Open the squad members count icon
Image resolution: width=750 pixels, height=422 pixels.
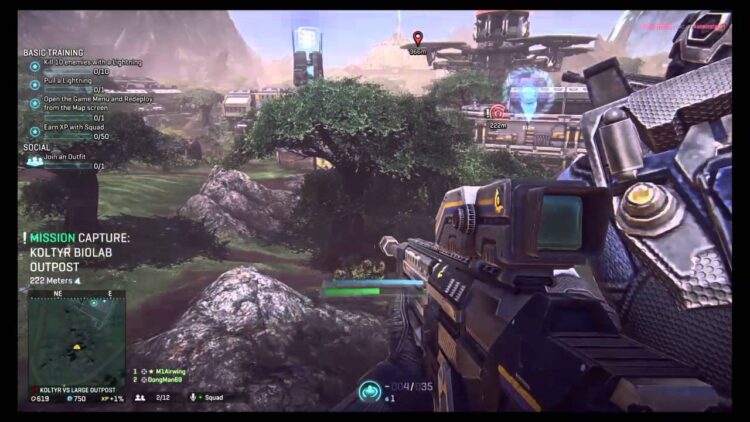[139, 397]
